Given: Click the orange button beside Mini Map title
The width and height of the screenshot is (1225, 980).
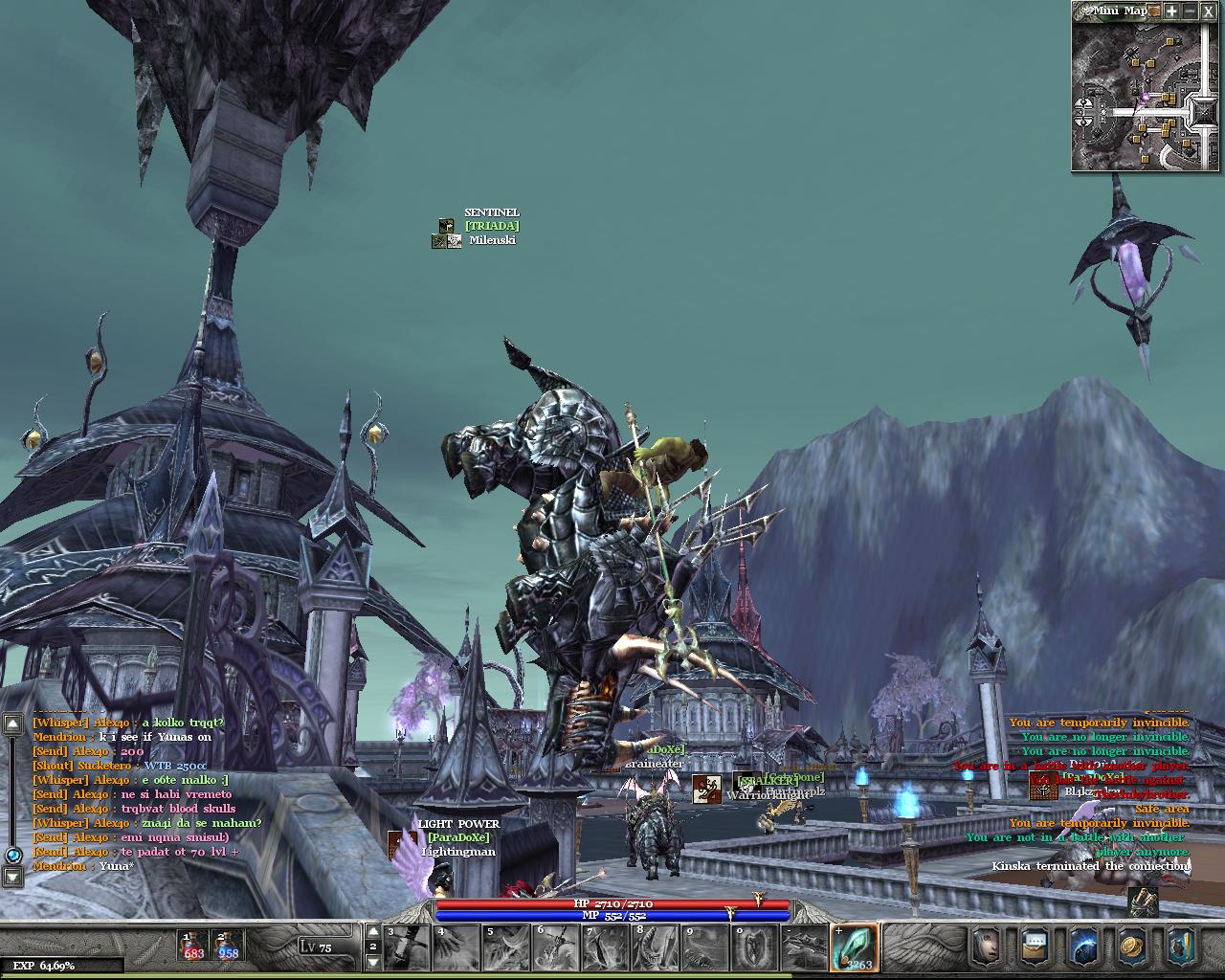Looking at the screenshot, I should (1154, 11).
